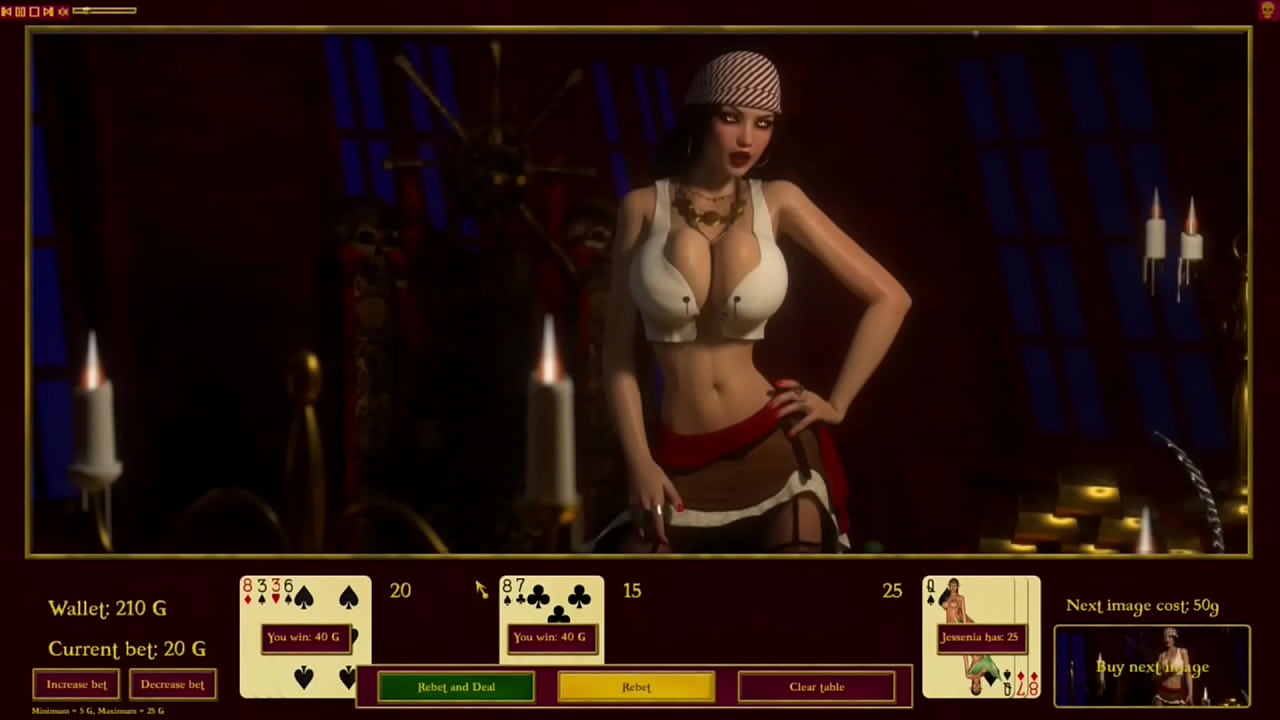
Task: Click the Wallet: 210 G text
Action: pos(106,608)
